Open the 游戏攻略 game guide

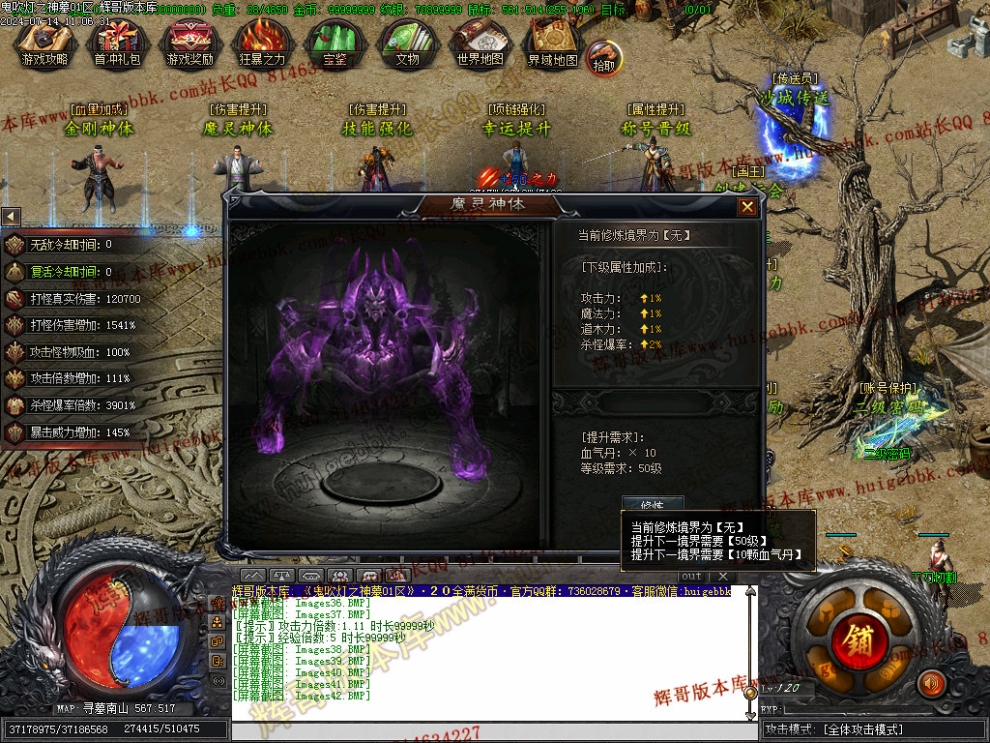click(x=46, y=45)
